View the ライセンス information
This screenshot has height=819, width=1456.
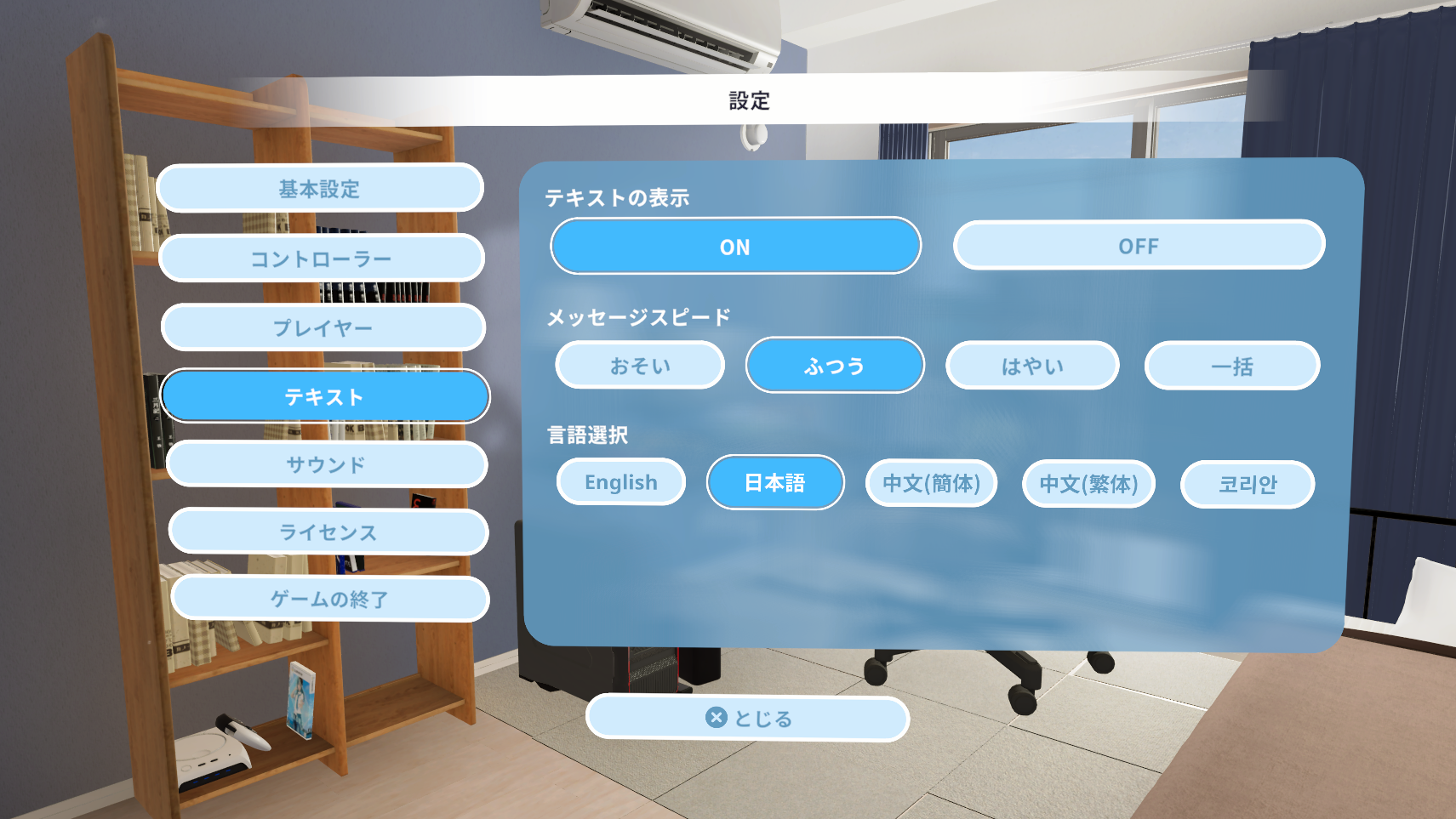(x=328, y=532)
